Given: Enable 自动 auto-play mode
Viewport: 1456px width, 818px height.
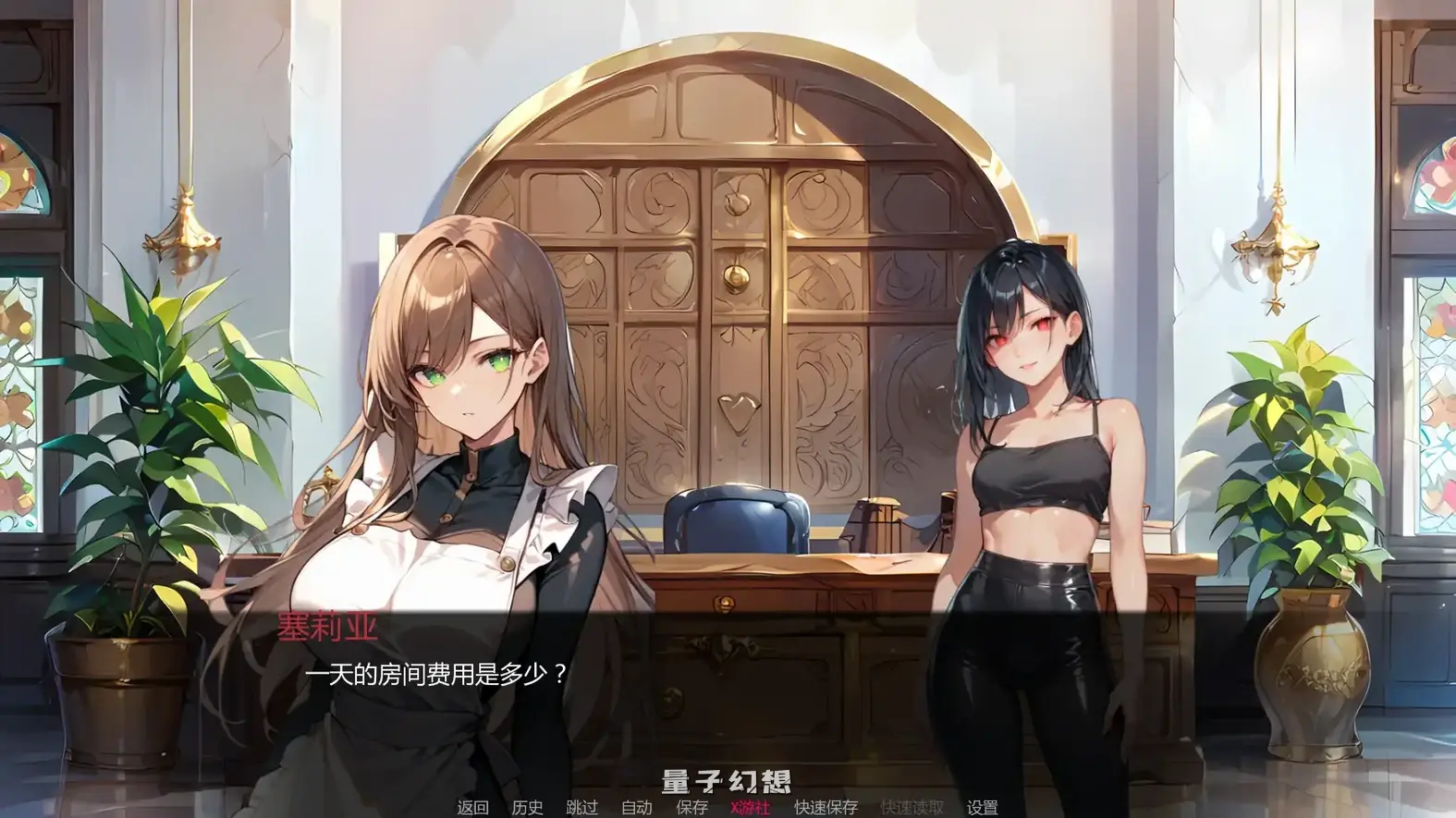Looking at the screenshot, I should point(638,807).
